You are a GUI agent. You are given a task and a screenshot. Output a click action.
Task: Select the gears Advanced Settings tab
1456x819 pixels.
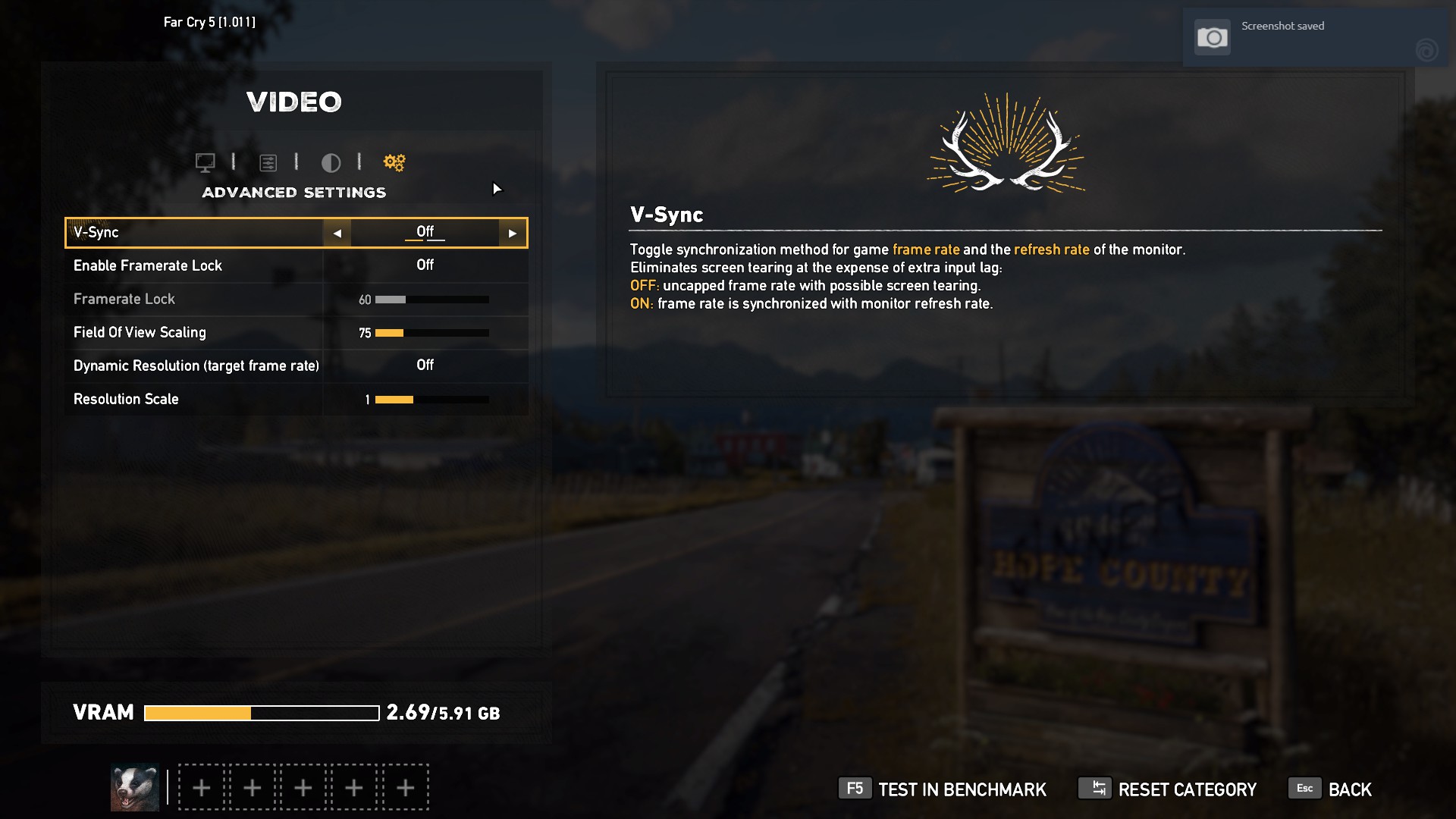(x=394, y=162)
